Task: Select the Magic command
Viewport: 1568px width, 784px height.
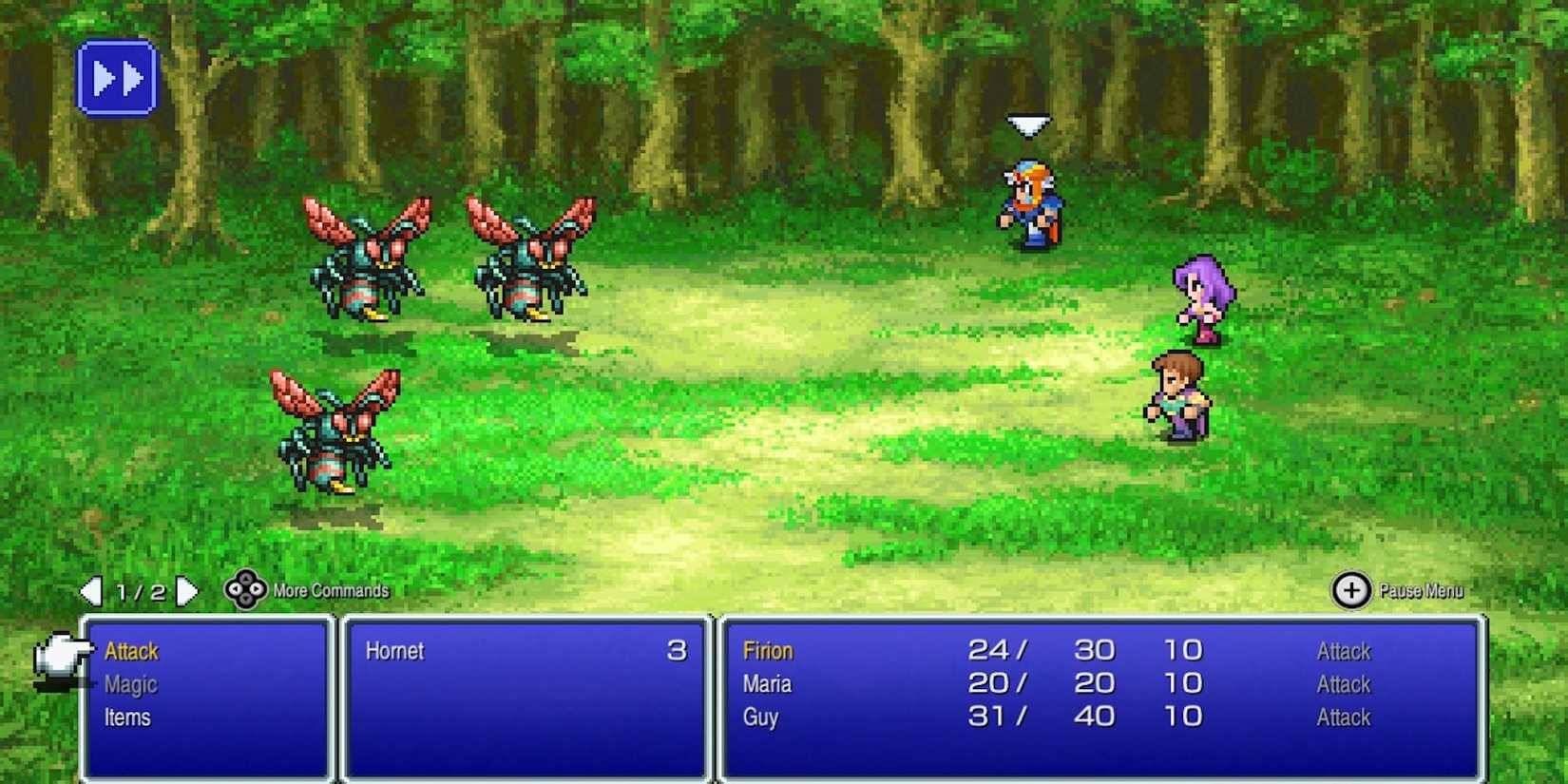Action: point(131,684)
